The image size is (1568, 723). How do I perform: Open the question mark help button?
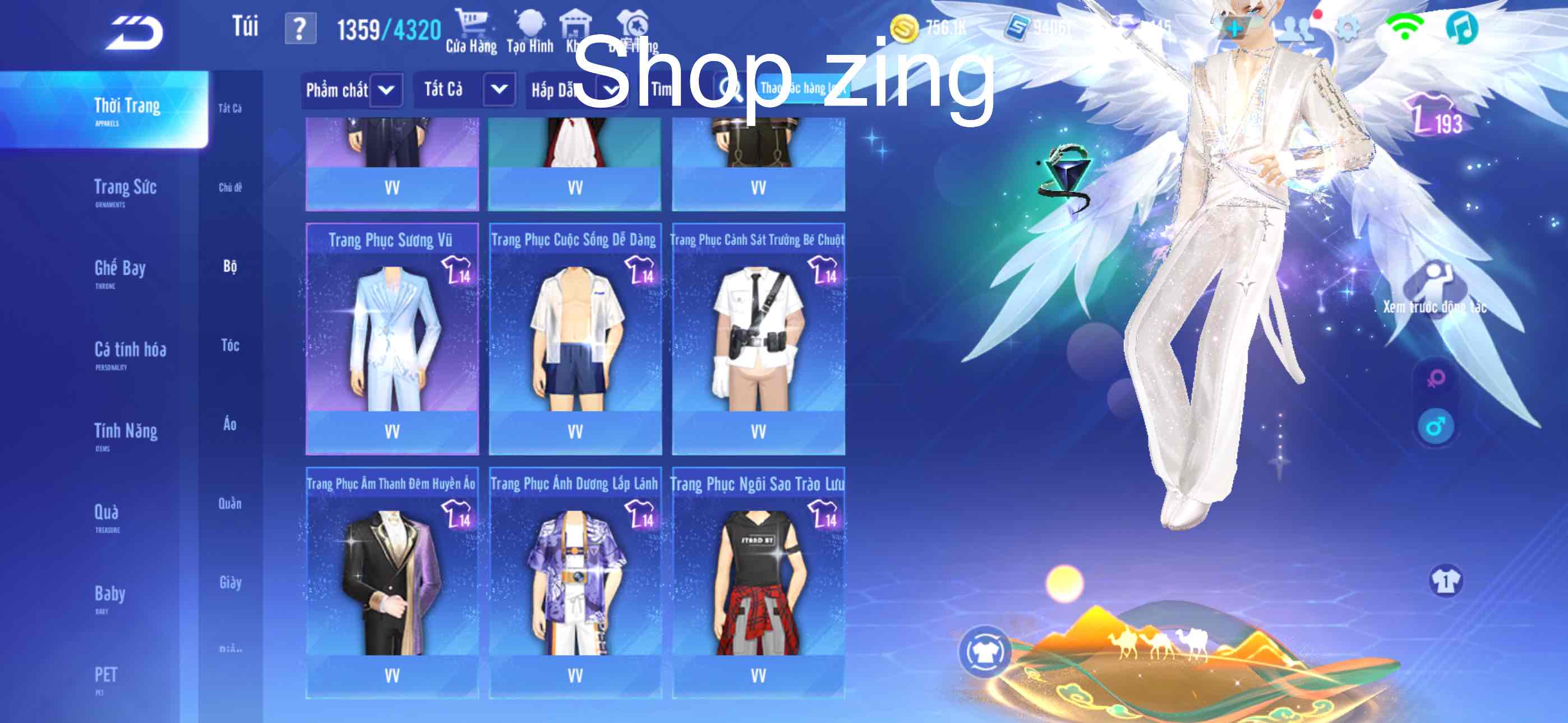coord(300,29)
